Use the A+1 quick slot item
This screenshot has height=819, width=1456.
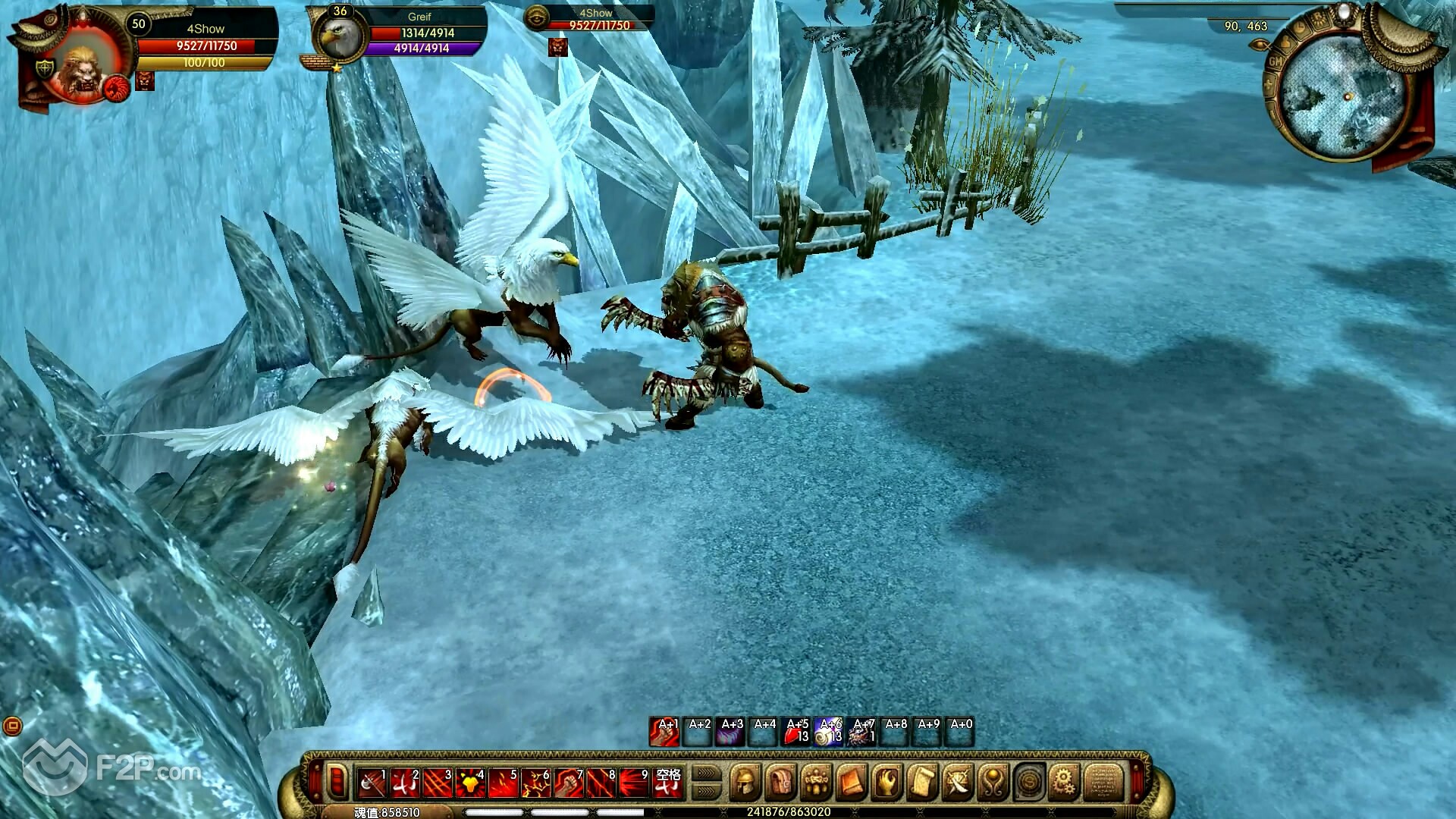point(665,733)
